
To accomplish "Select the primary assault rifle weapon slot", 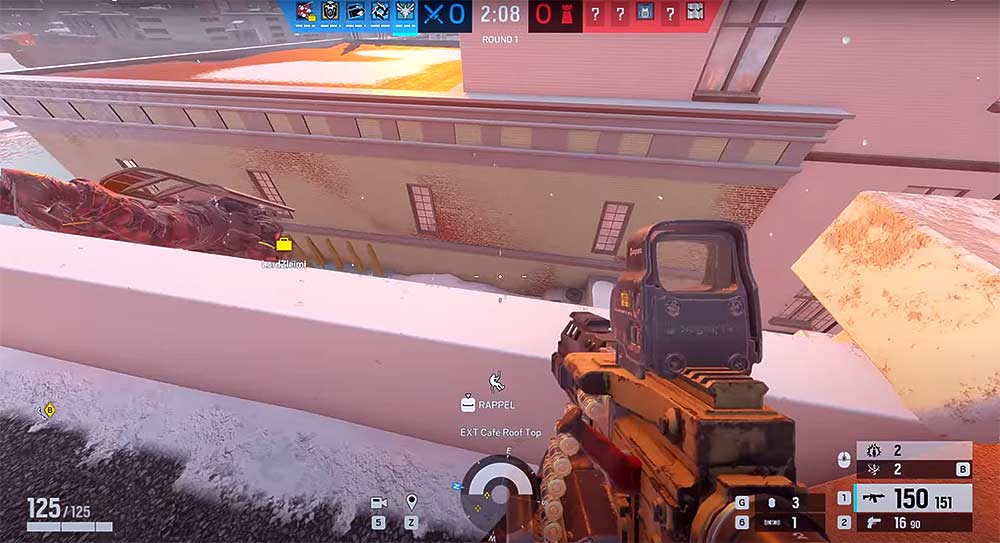I will [911, 498].
